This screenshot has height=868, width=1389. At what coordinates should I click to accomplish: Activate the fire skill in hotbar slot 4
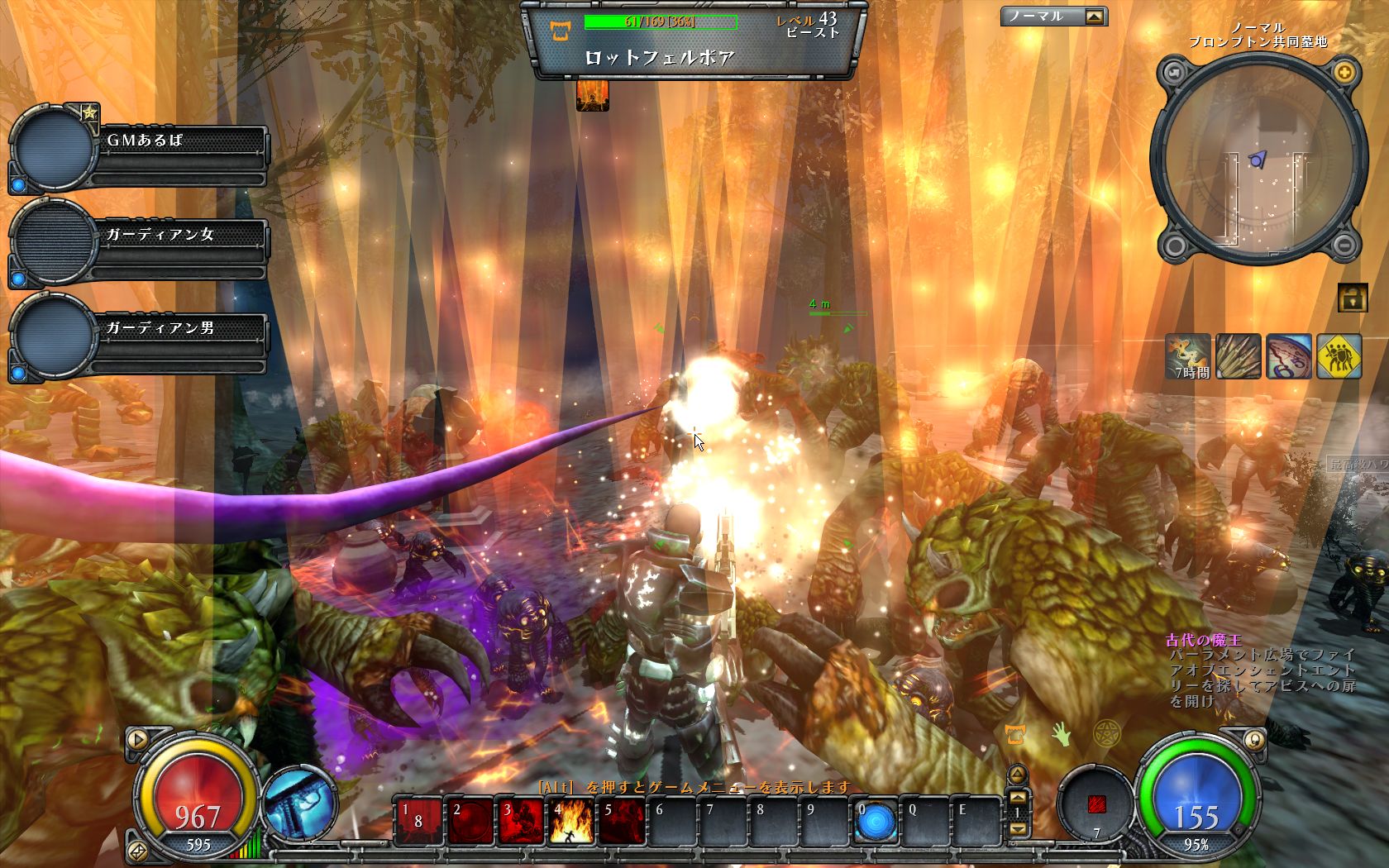[x=570, y=823]
